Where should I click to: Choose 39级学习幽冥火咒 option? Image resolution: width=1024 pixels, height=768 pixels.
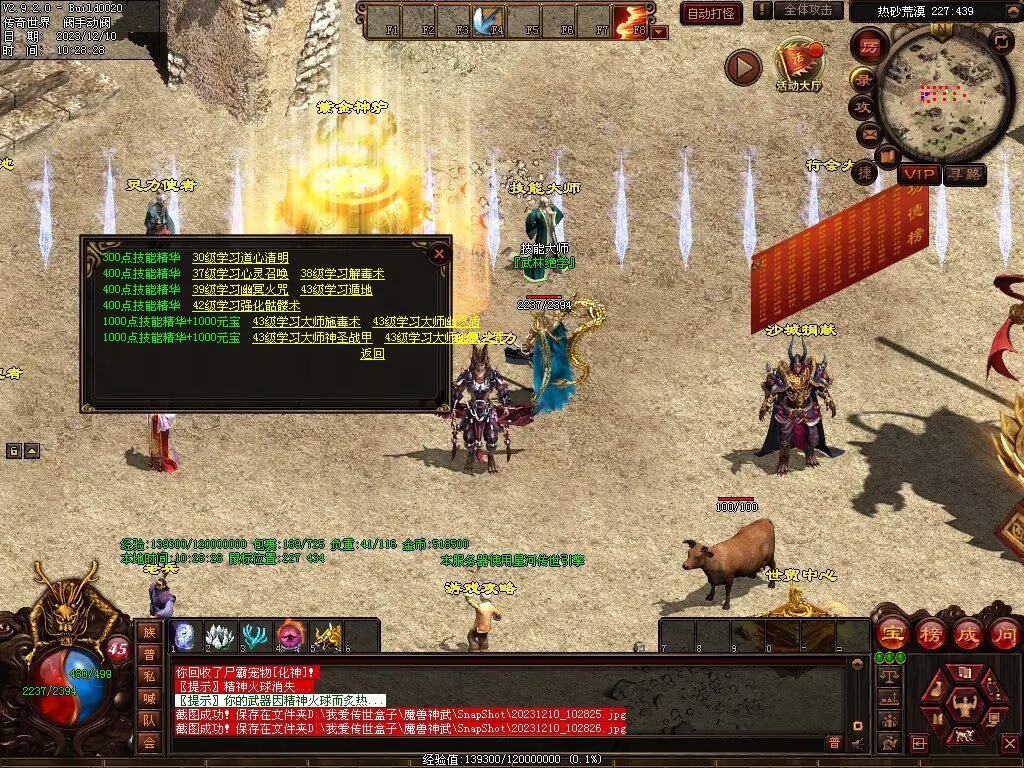pos(240,290)
